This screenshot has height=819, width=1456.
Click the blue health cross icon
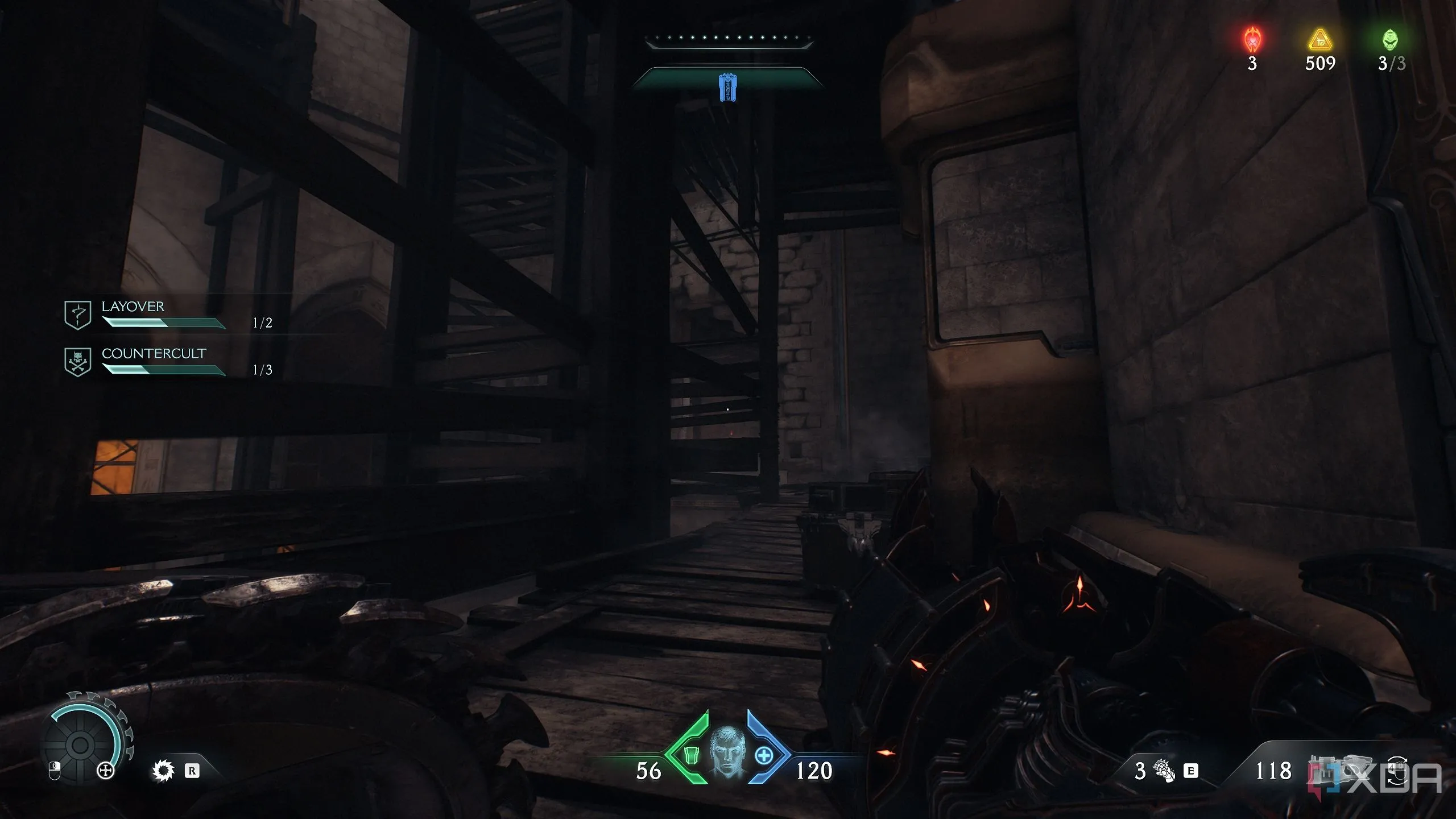tap(764, 756)
